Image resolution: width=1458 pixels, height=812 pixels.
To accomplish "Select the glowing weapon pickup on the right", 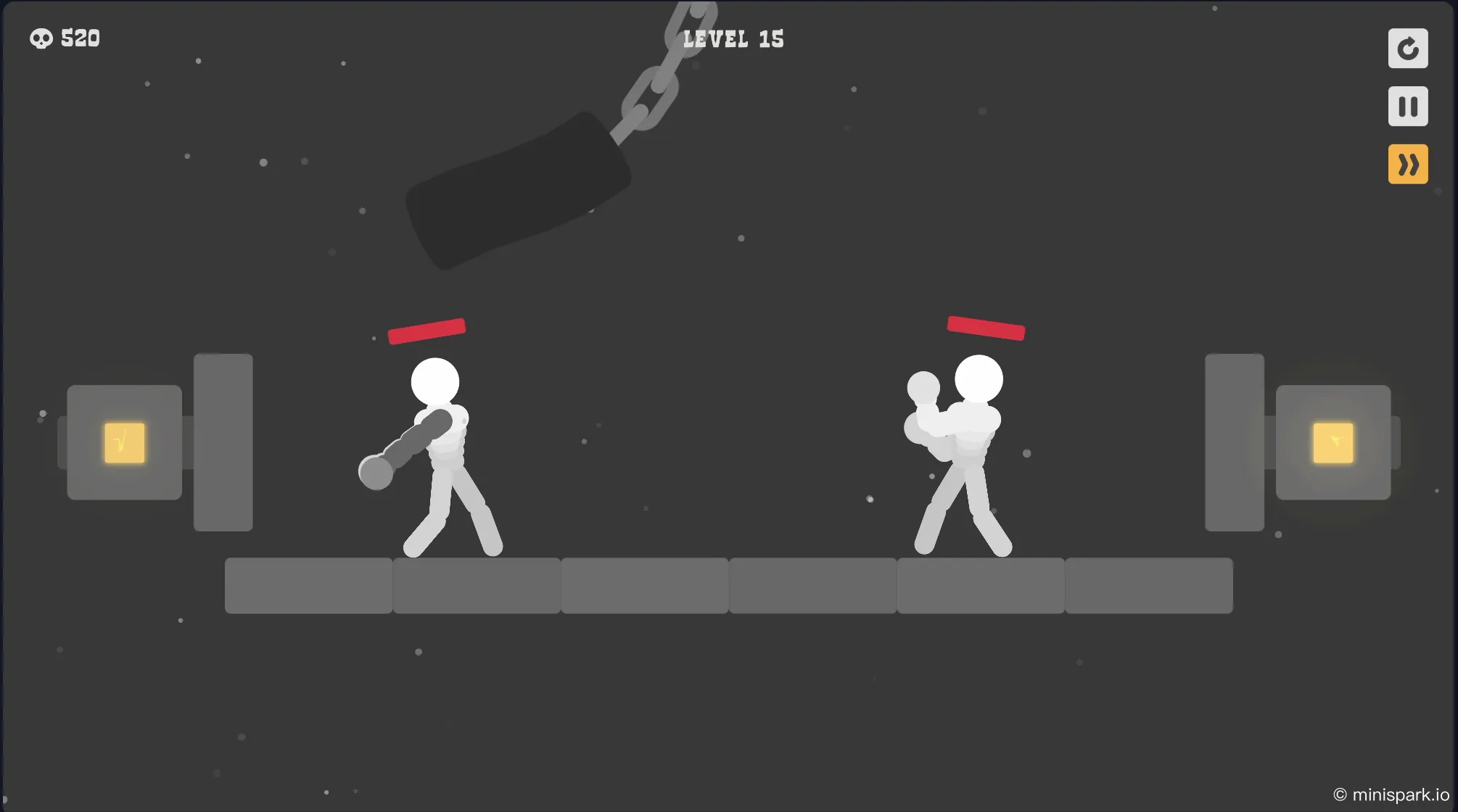I will click(x=1335, y=442).
